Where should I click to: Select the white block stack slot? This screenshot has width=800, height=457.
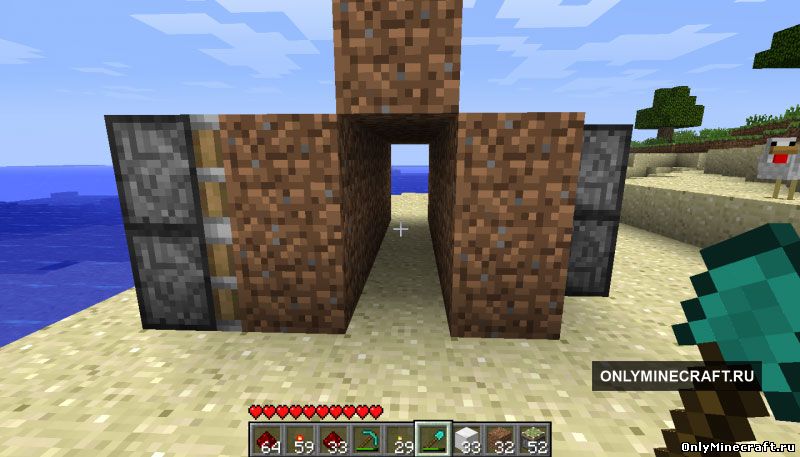point(466,436)
